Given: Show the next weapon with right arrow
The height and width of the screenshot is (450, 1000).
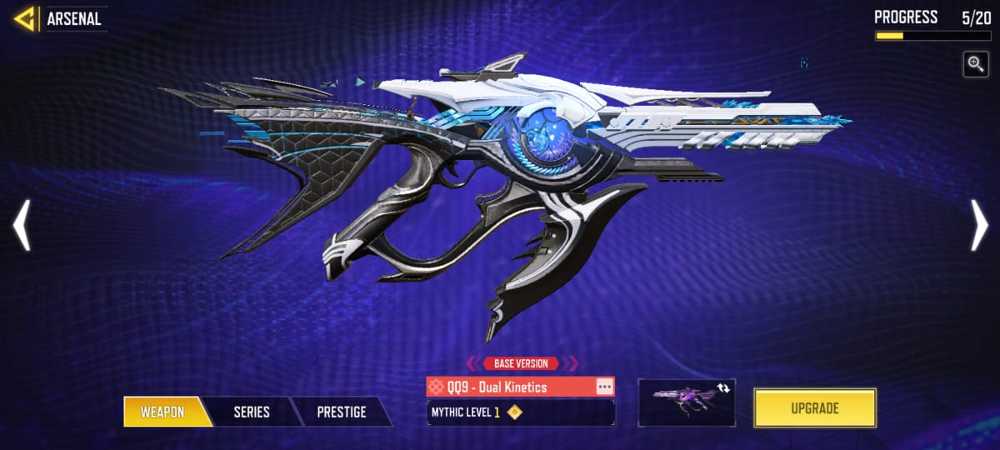Looking at the screenshot, I should coord(979,225).
